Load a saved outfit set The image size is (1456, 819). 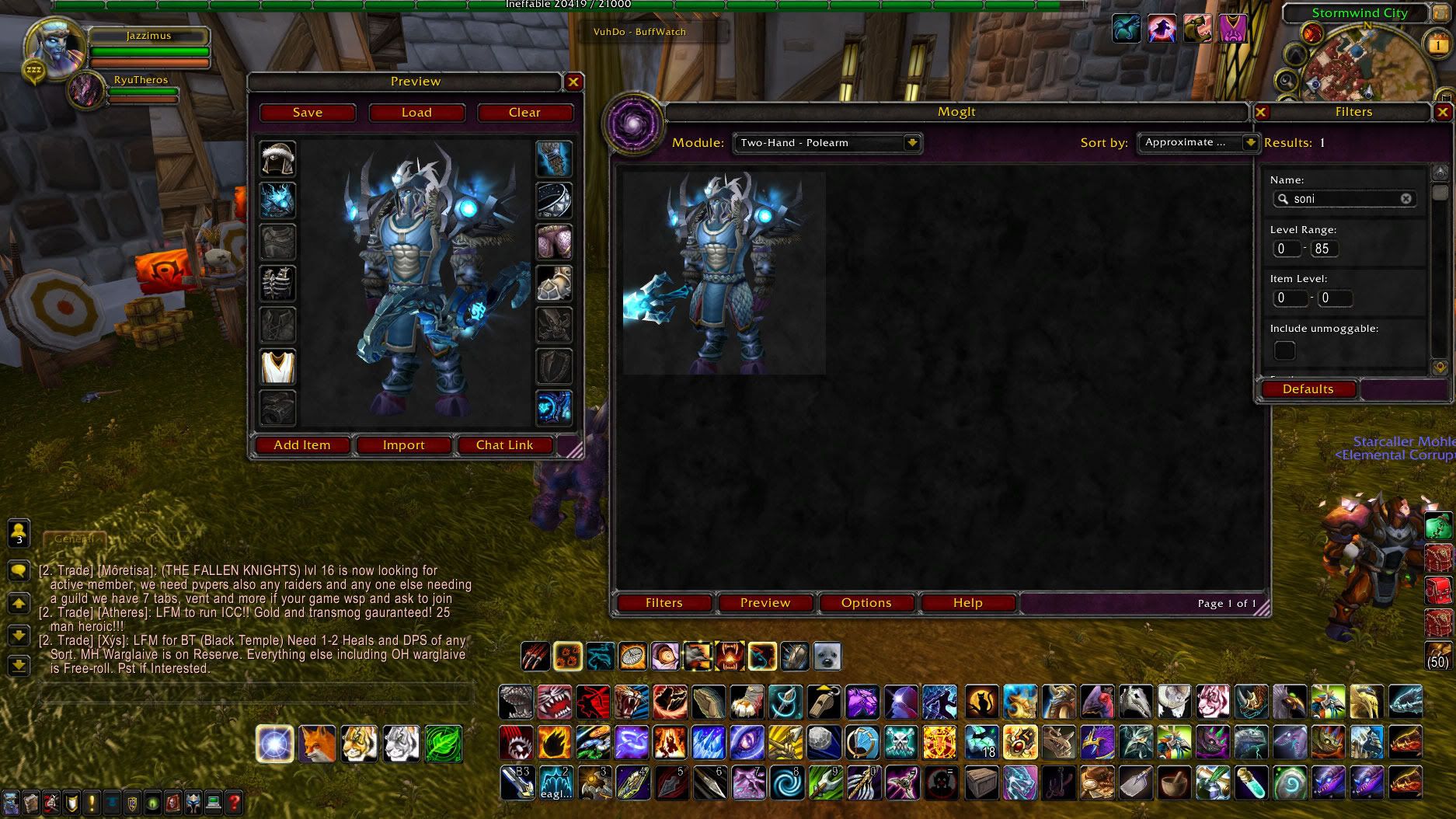pos(416,113)
